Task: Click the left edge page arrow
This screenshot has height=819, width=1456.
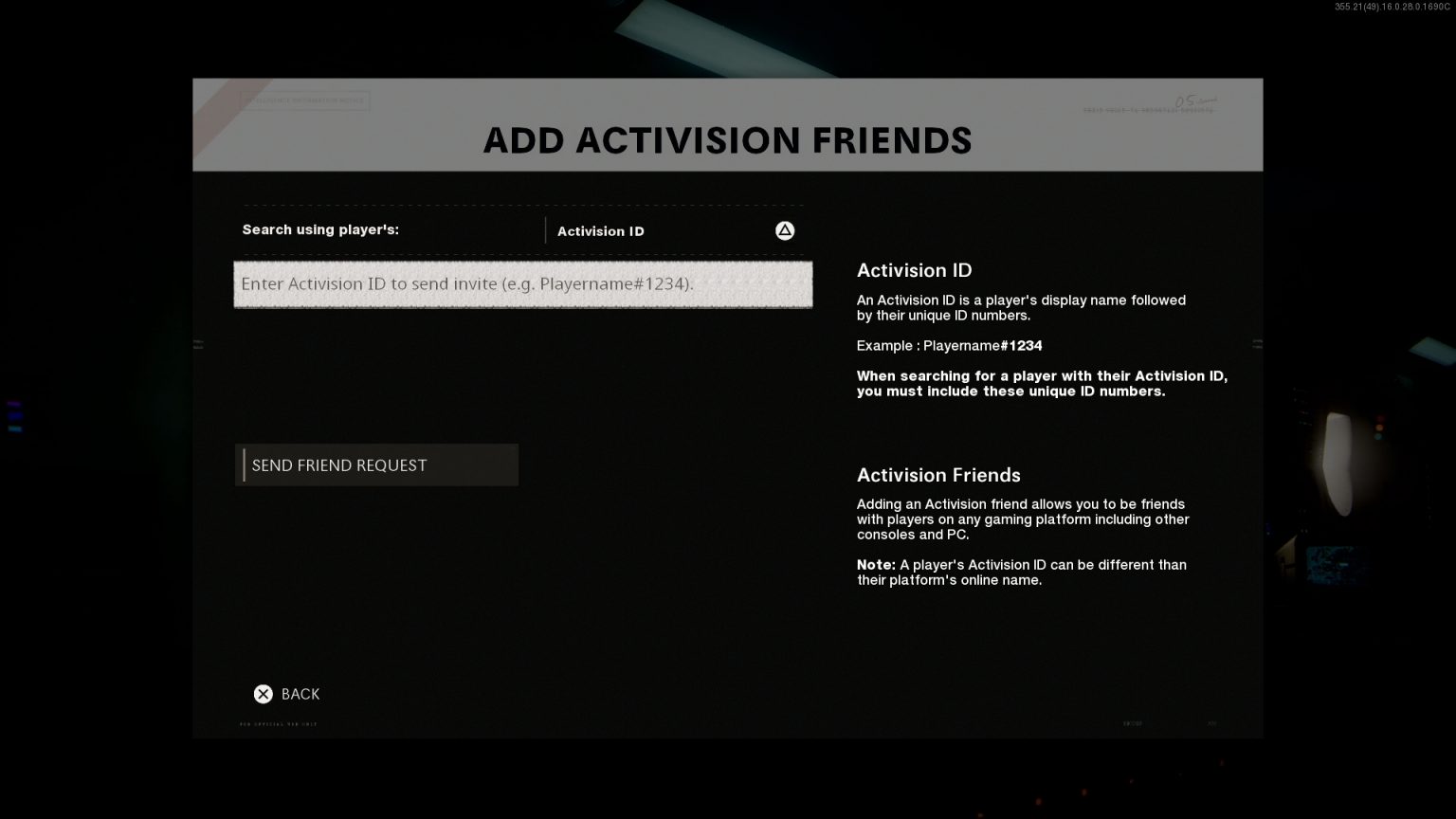Action: (198, 344)
